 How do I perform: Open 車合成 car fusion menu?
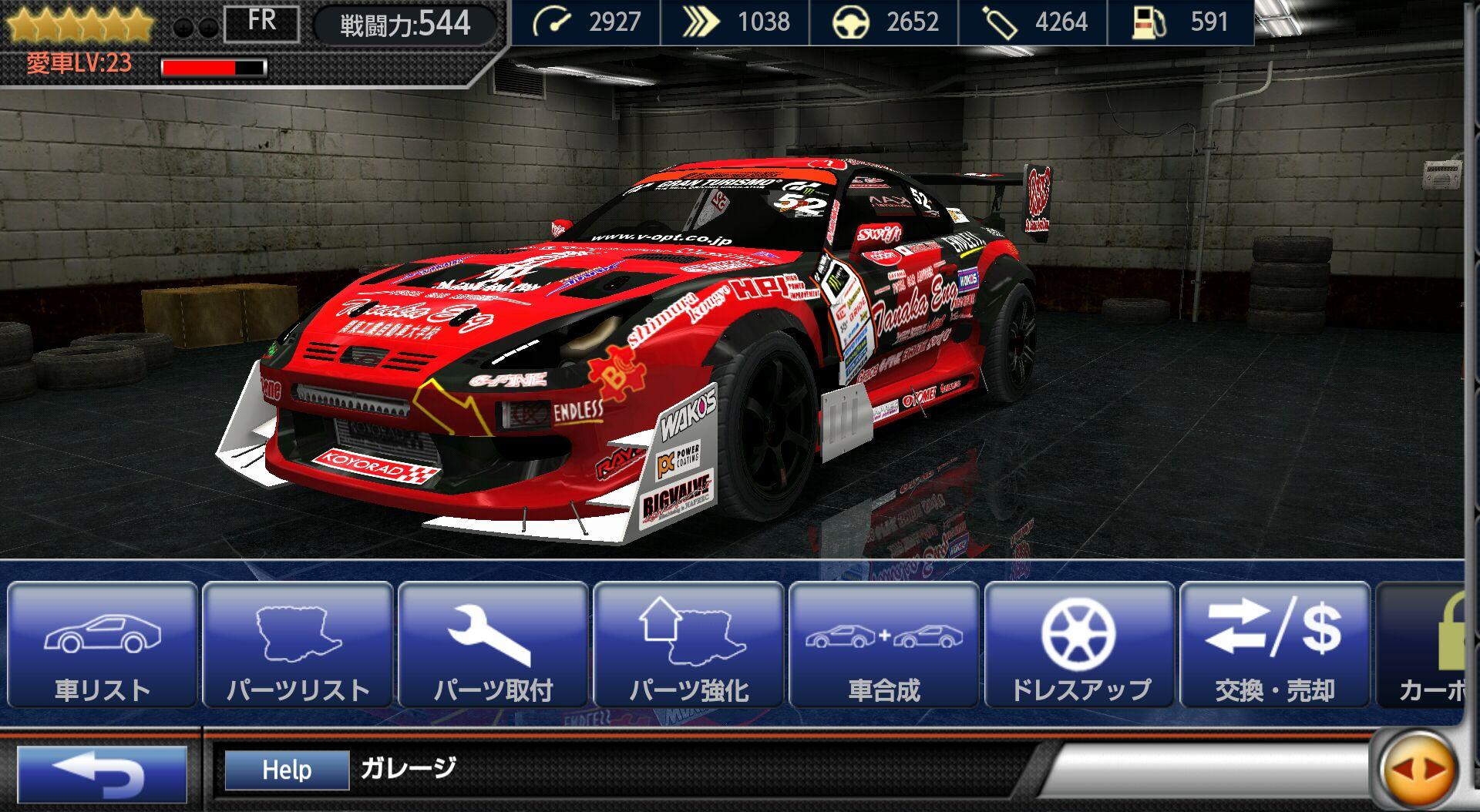coord(884,646)
